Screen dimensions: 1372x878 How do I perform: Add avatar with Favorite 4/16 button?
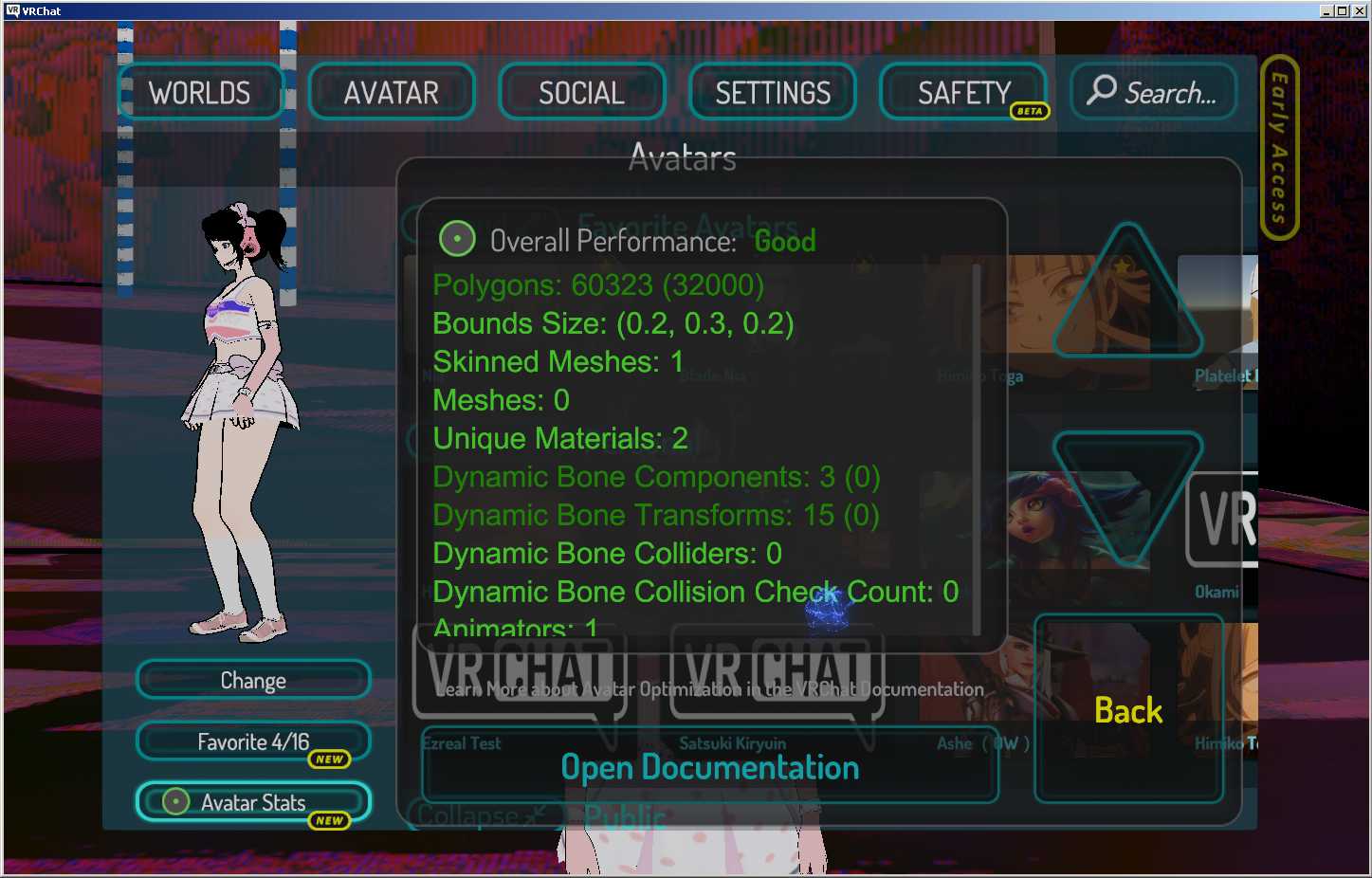pos(253,741)
